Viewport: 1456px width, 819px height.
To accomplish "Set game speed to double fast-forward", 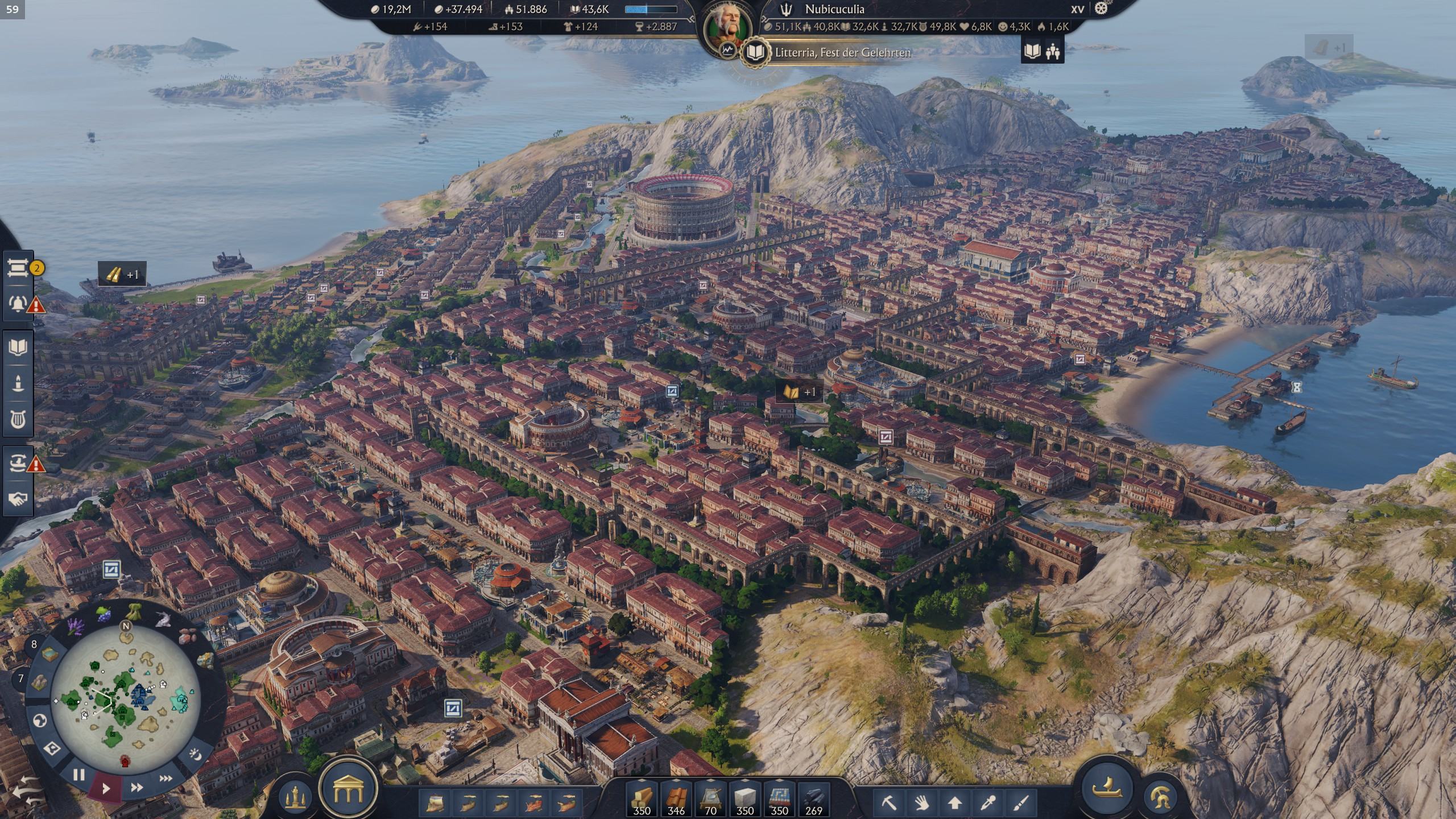I will tap(136, 787).
